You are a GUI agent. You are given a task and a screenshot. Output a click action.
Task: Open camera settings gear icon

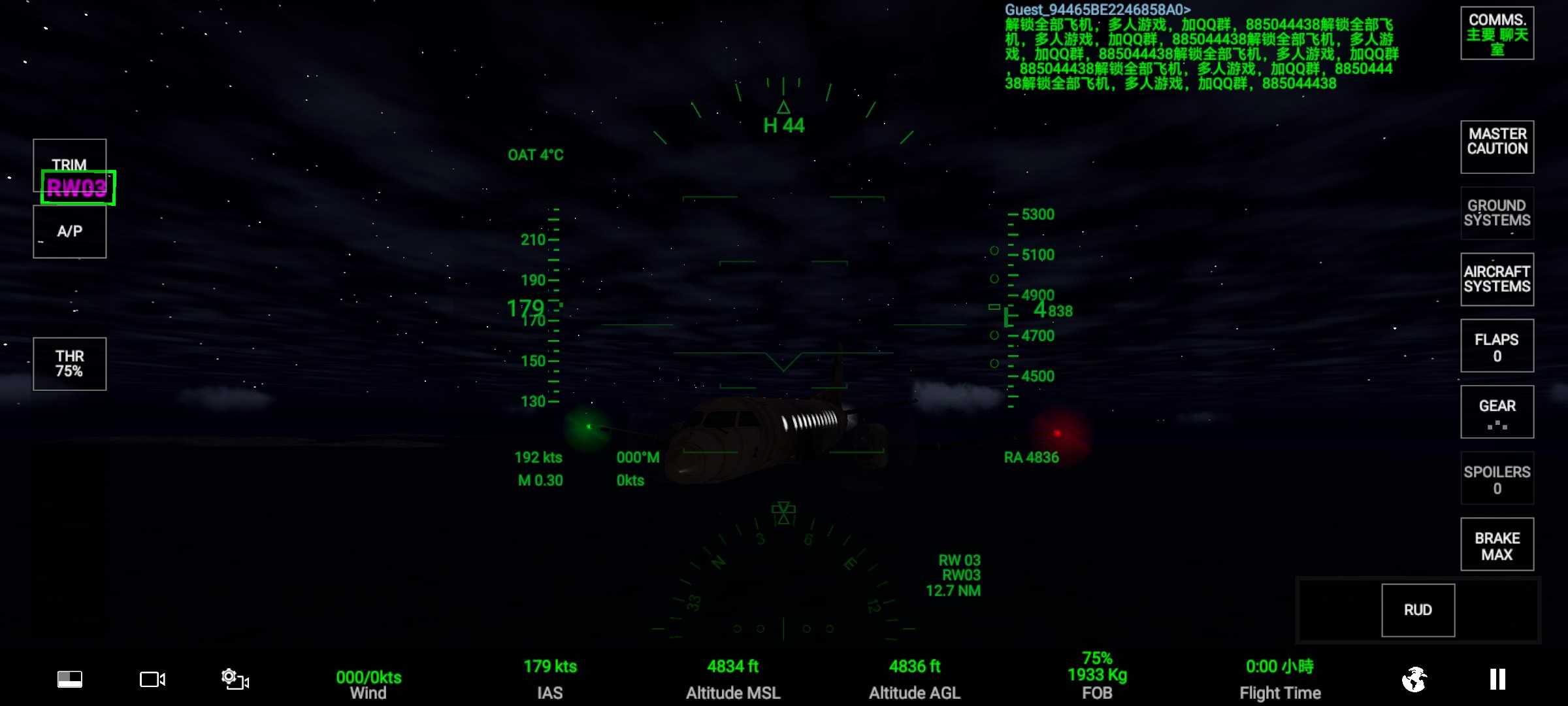[x=235, y=679]
